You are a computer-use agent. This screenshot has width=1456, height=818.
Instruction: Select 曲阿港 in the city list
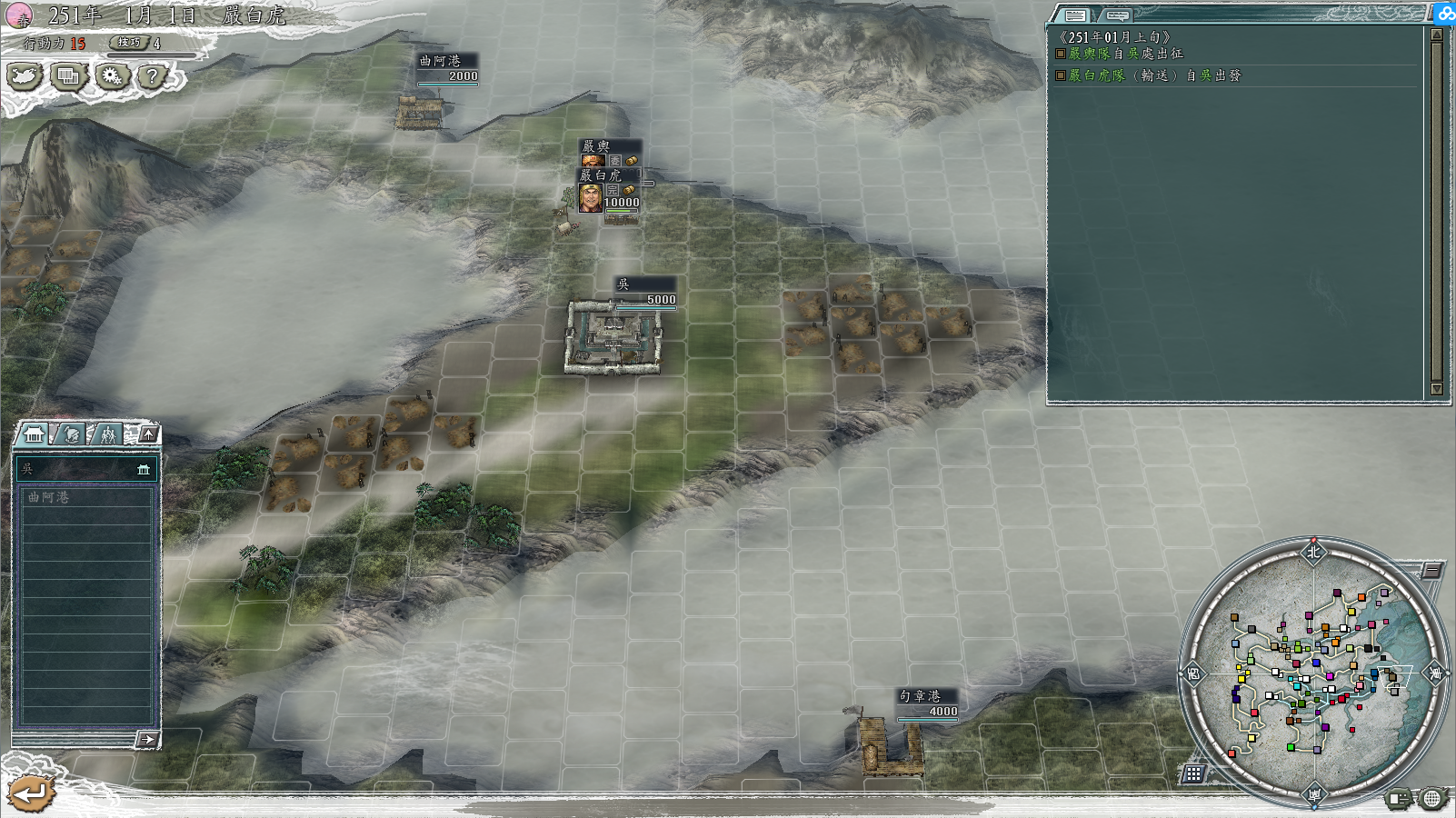86,497
